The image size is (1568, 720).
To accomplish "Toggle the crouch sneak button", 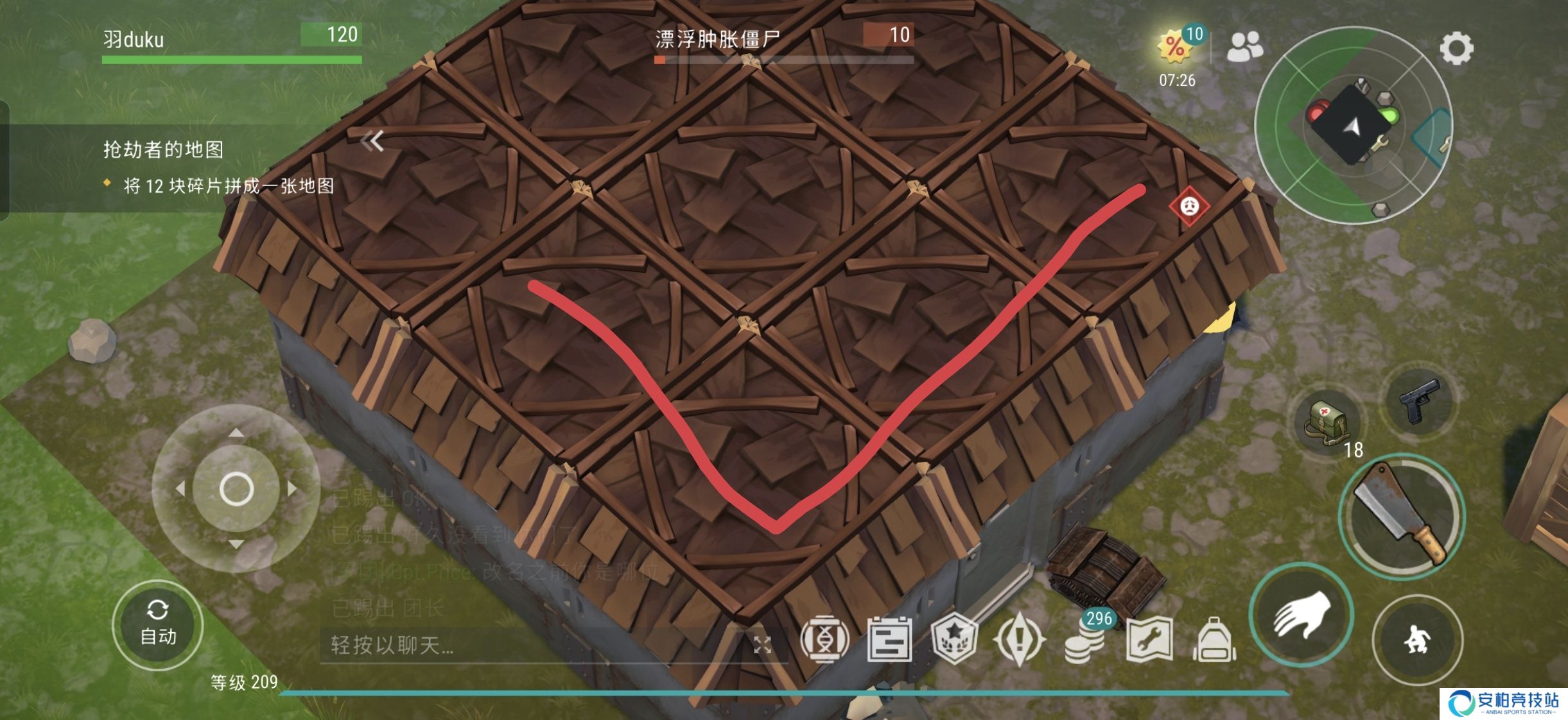I will pyautogui.click(x=1417, y=640).
